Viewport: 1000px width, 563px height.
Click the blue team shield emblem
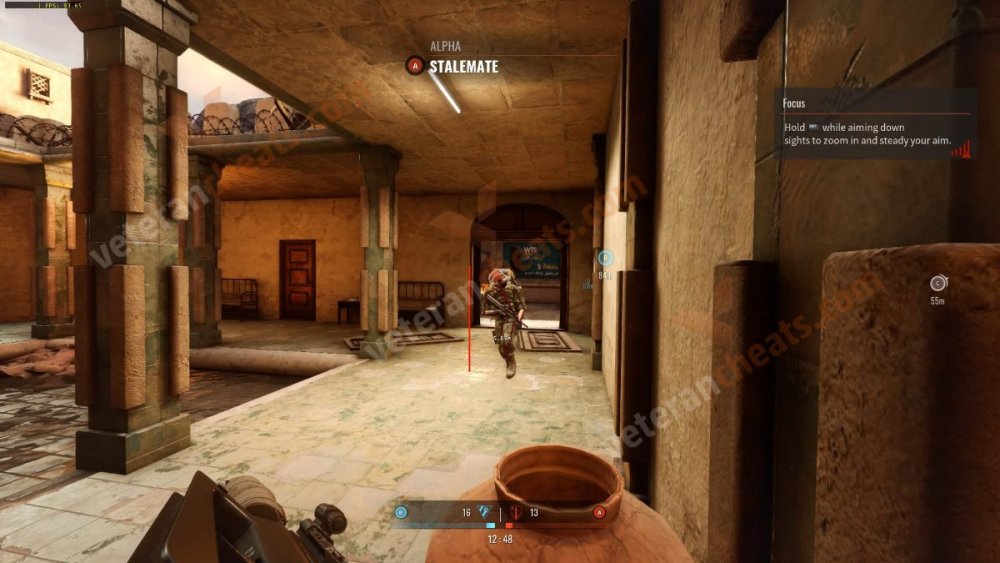pos(486,512)
